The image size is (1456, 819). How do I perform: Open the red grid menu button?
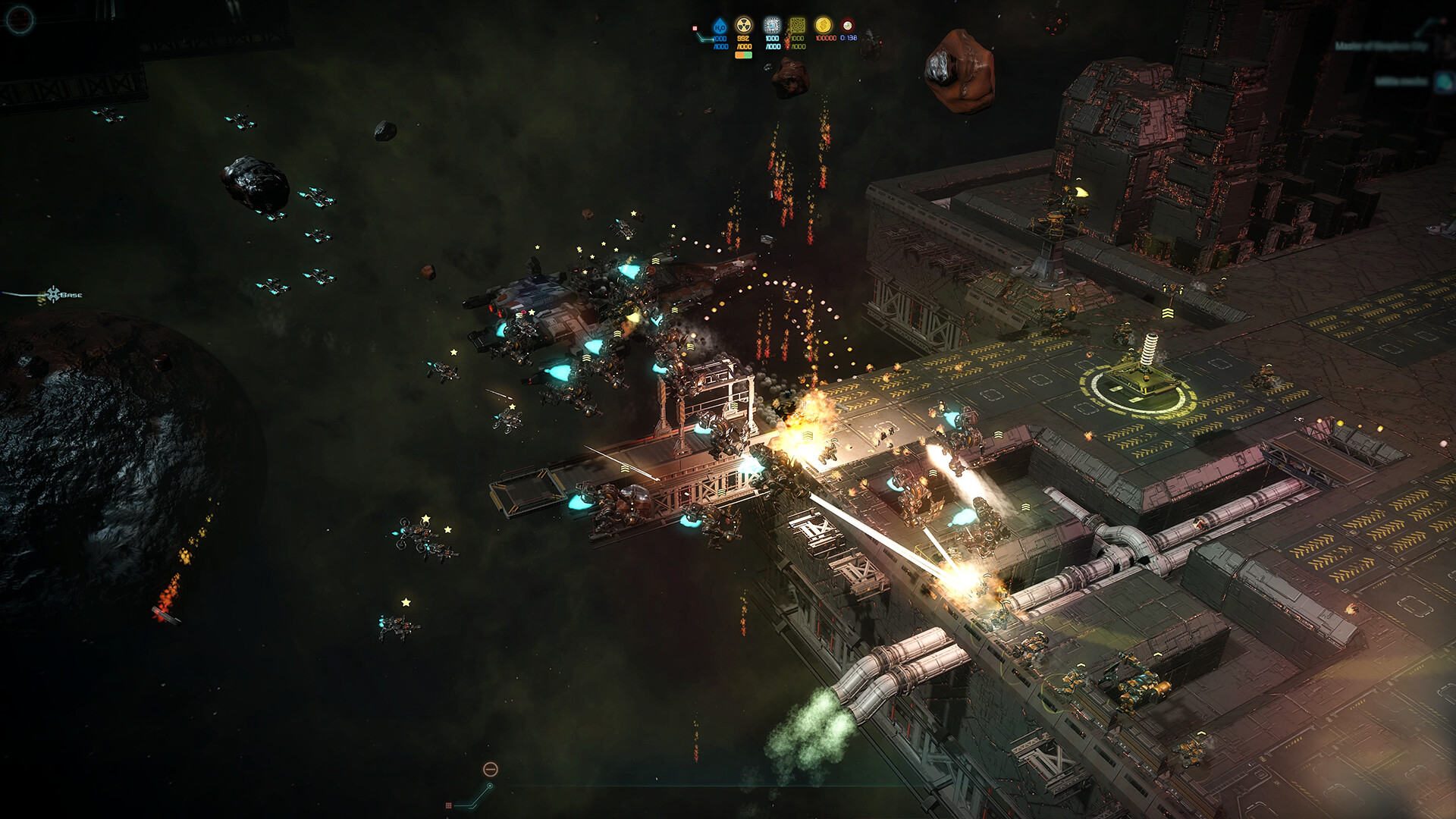tap(449, 805)
